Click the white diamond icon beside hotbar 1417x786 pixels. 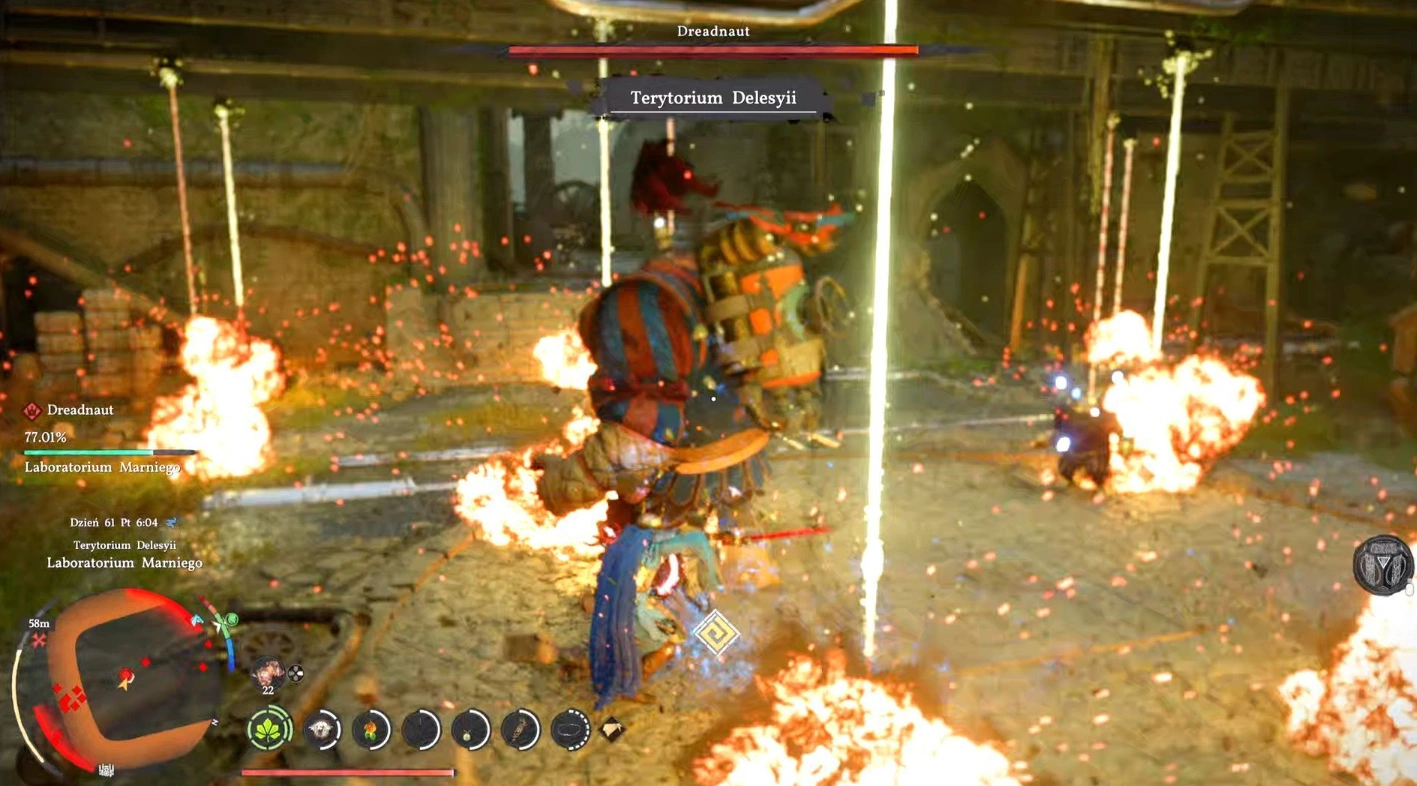pos(612,729)
